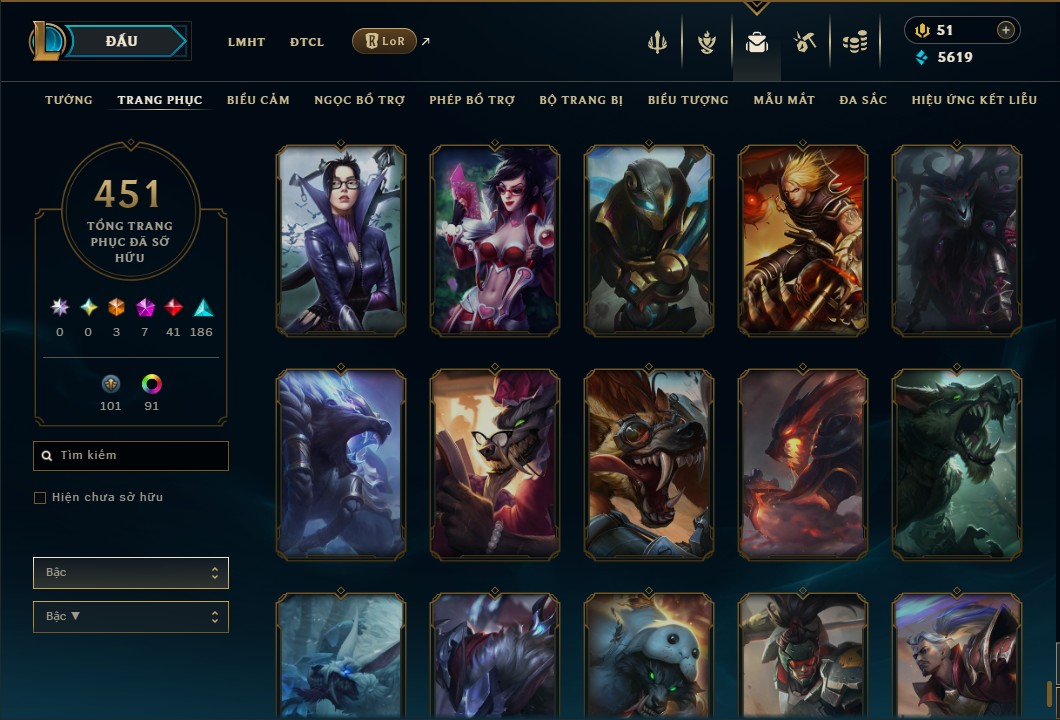Switch to the BIỂU CẢM tab
Image resolution: width=1060 pixels, height=720 pixels.
(x=258, y=100)
